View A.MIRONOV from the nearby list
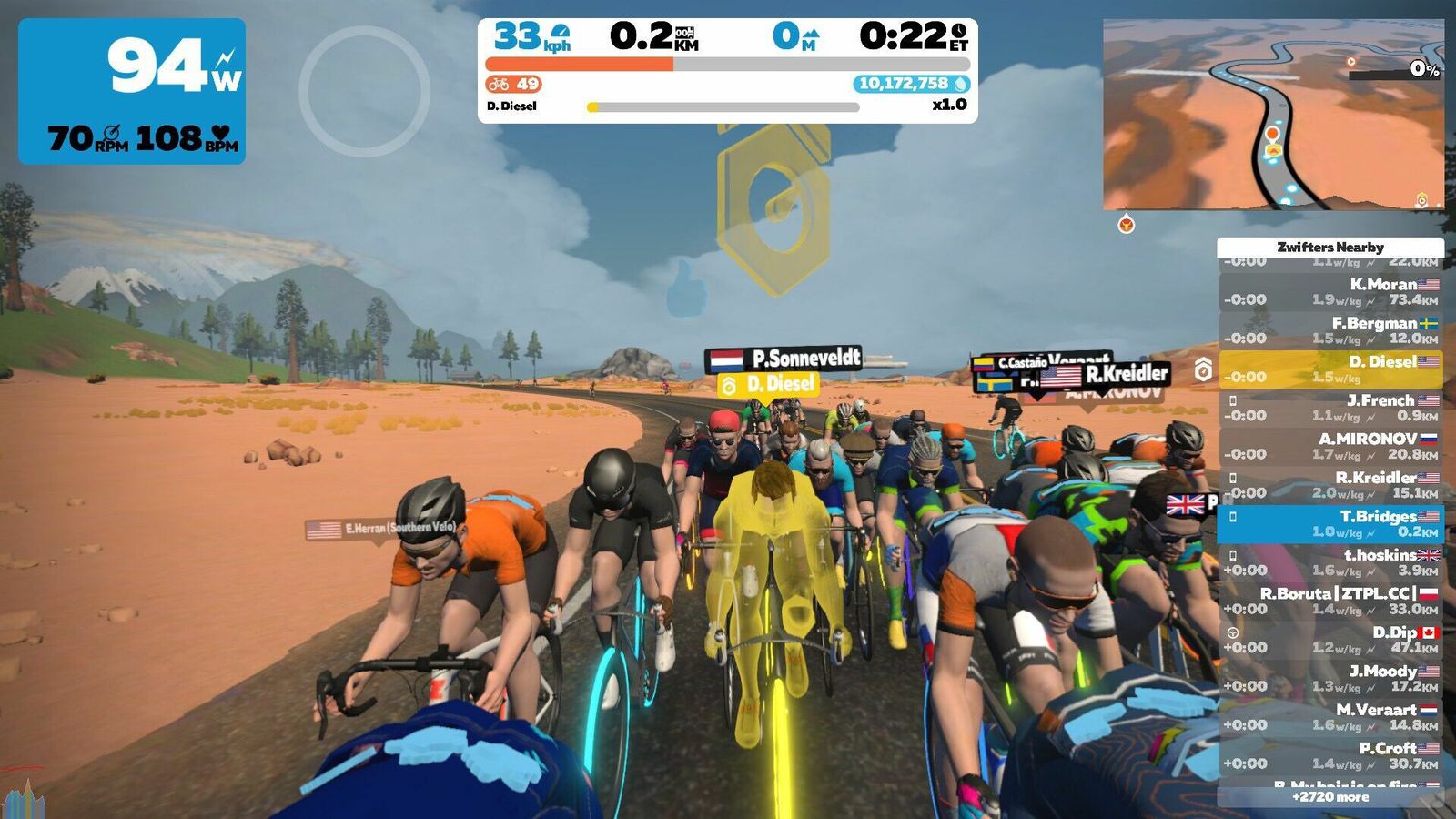Screen dimensions: 1456x819 point(1330,447)
